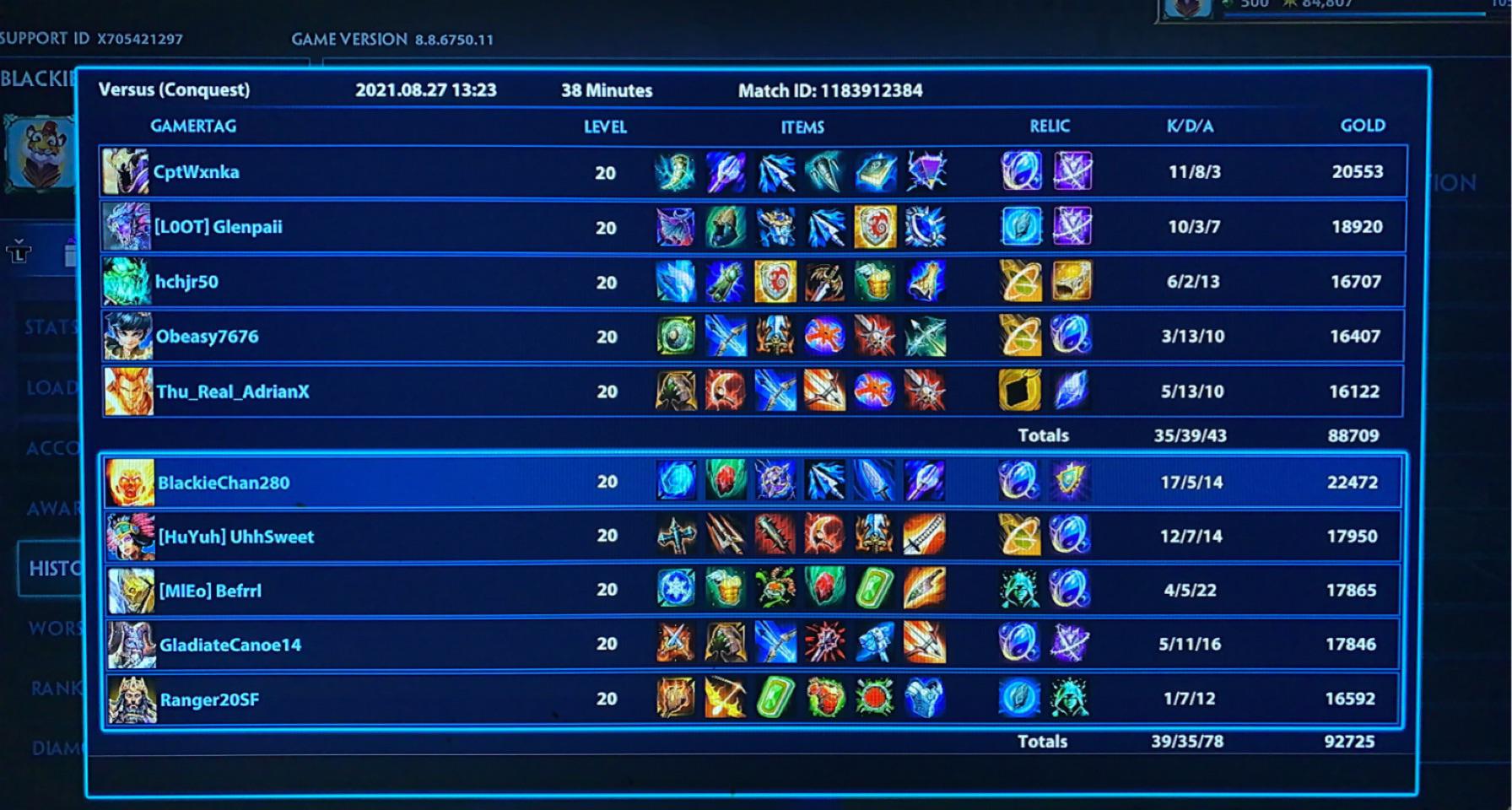Inspect CptWxnka's first relic icon
The height and width of the screenshot is (810, 1512).
[x=1021, y=170]
